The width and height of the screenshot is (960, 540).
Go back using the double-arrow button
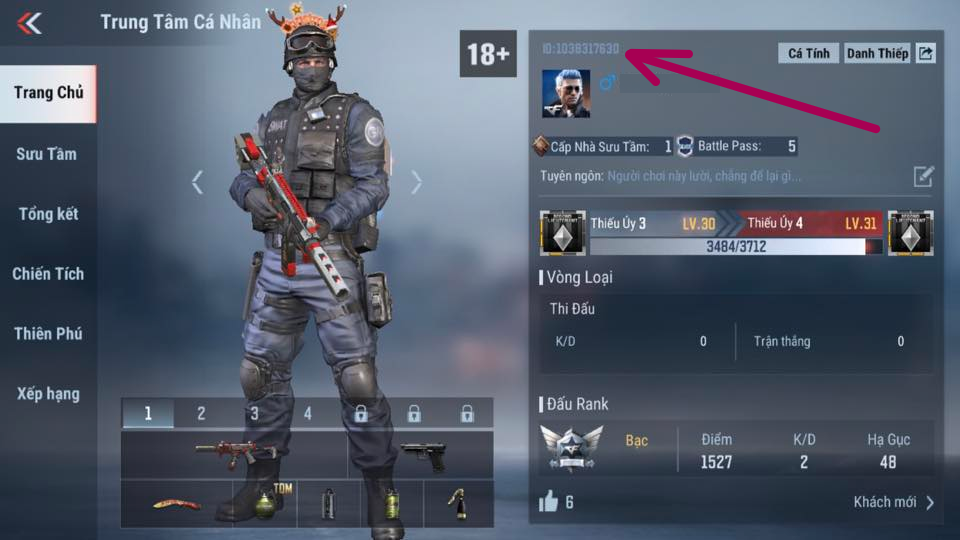[29, 23]
